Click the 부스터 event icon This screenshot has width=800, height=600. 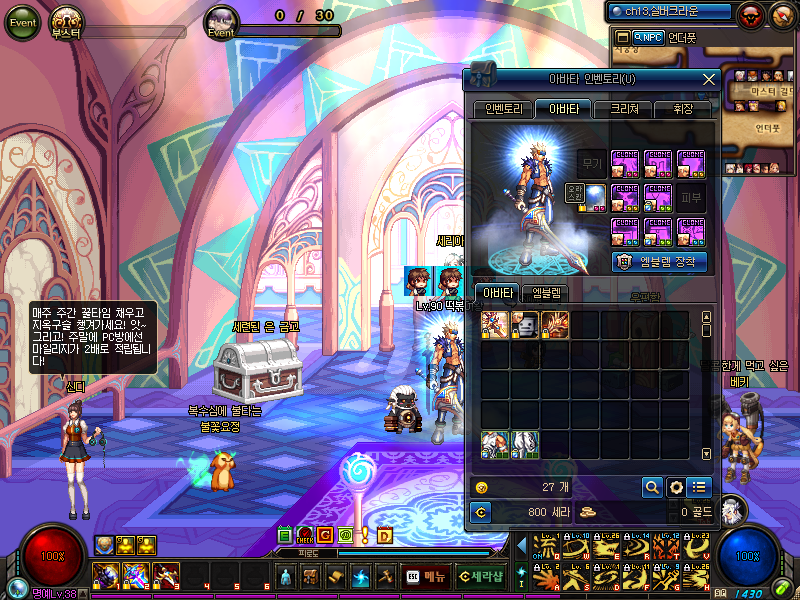[68, 21]
